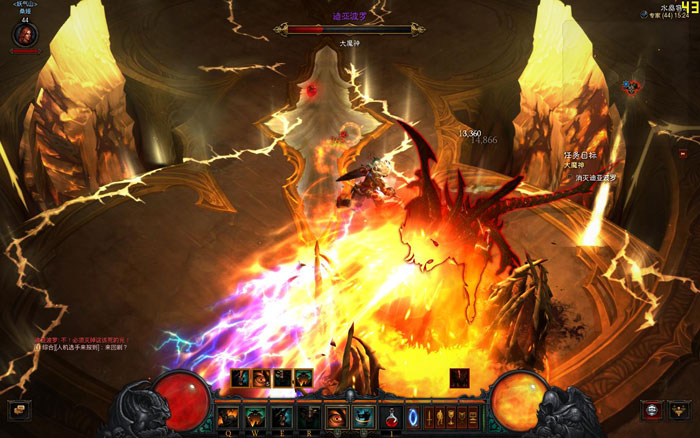Open the skull icon menu button

point(651,410)
